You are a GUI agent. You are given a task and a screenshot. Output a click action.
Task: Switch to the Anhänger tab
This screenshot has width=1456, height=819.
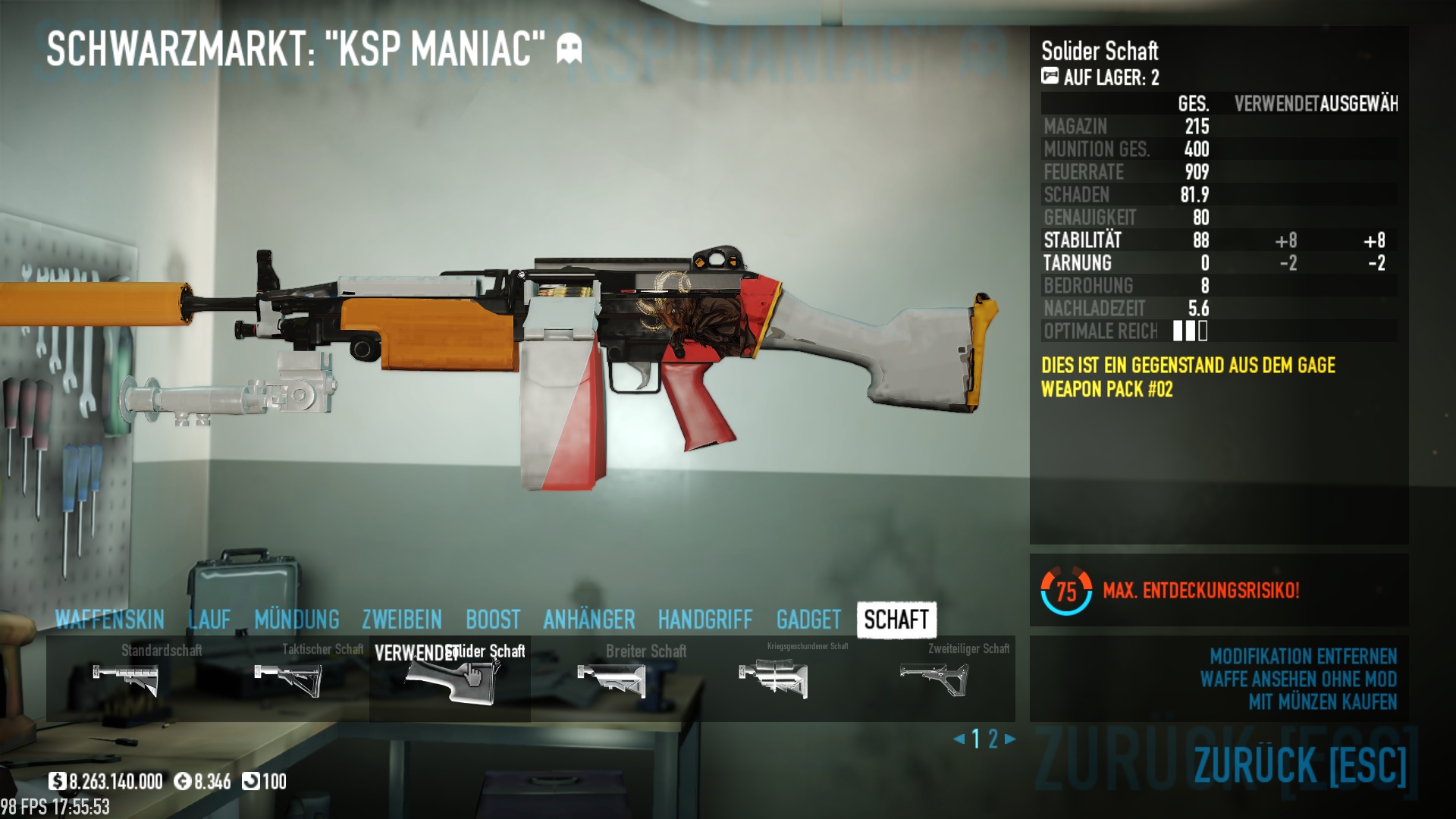coord(589,620)
